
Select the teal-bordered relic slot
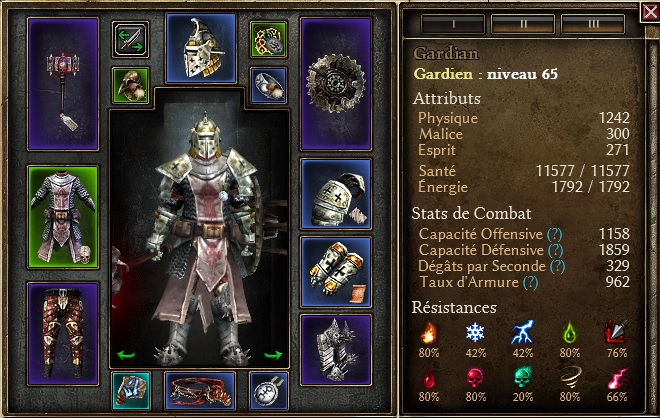pyautogui.click(x=130, y=390)
